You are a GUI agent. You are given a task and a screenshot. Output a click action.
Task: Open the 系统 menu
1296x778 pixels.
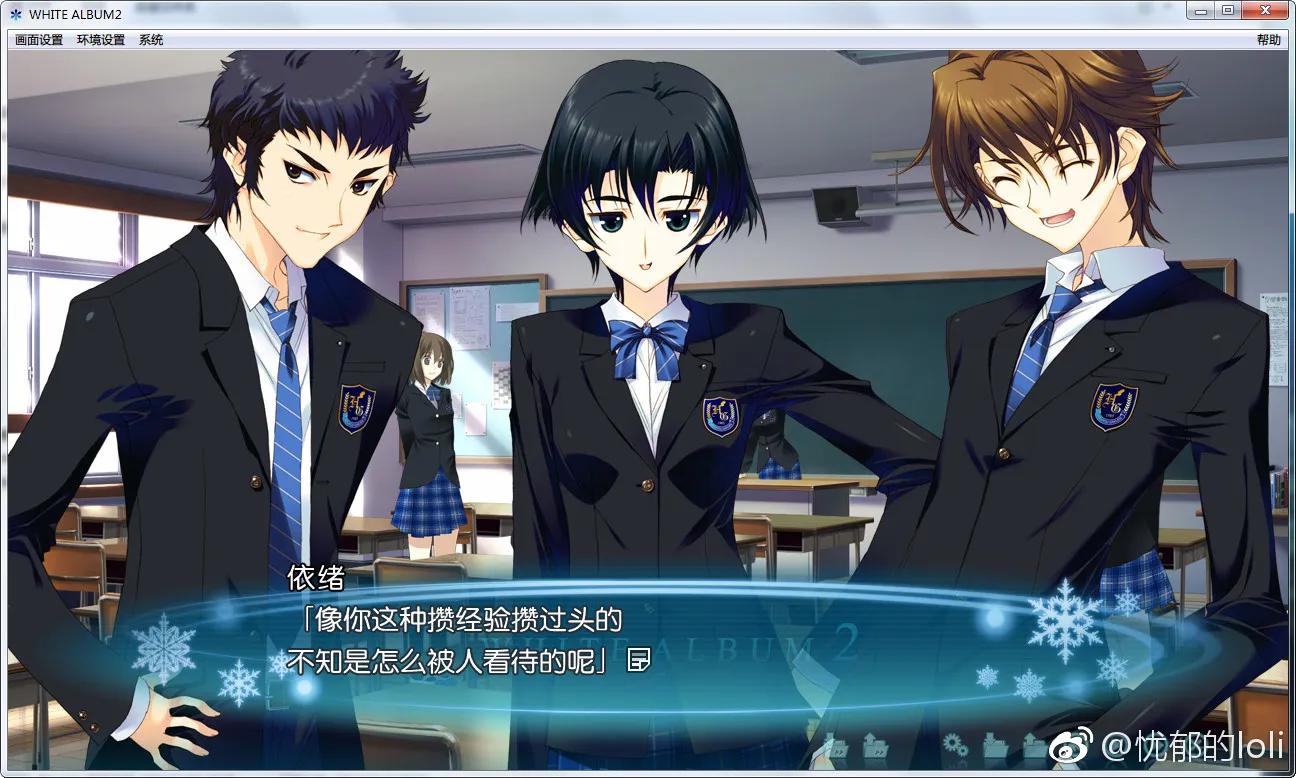coord(150,39)
